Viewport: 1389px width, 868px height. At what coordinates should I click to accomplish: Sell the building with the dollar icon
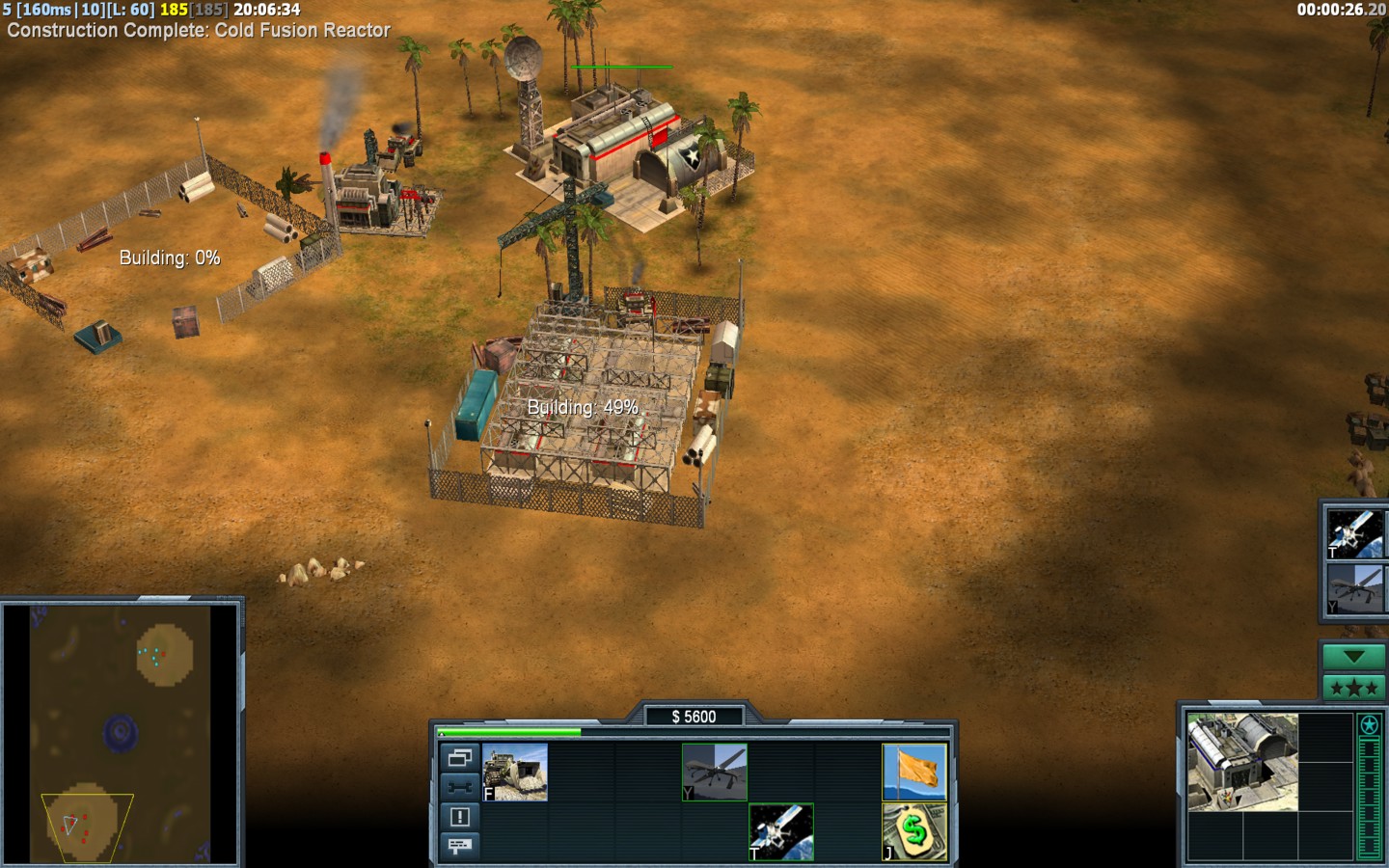(x=914, y=831)
